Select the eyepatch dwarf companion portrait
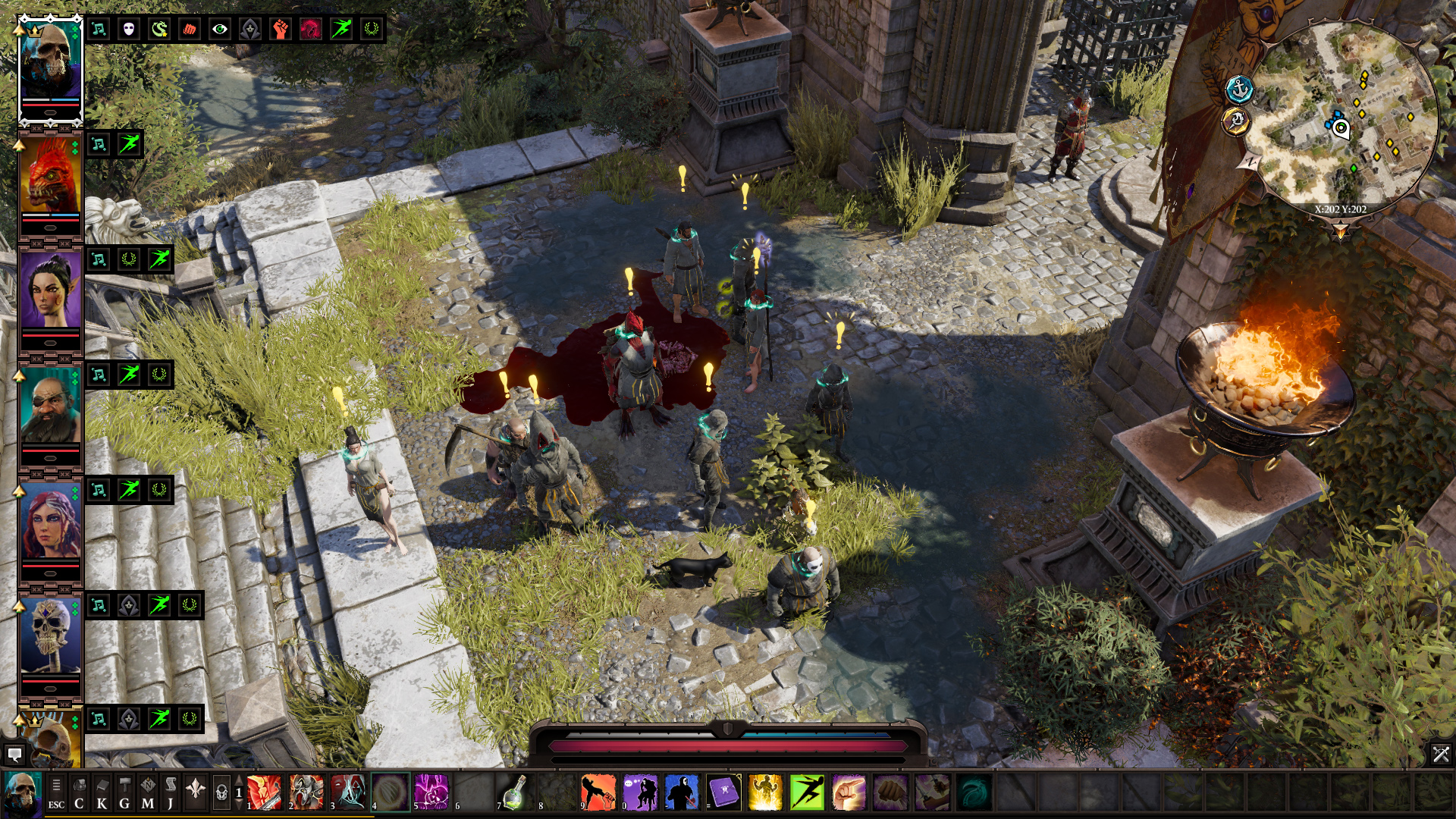The height and width of the screenshot is (819, 1456). (50, 409)
